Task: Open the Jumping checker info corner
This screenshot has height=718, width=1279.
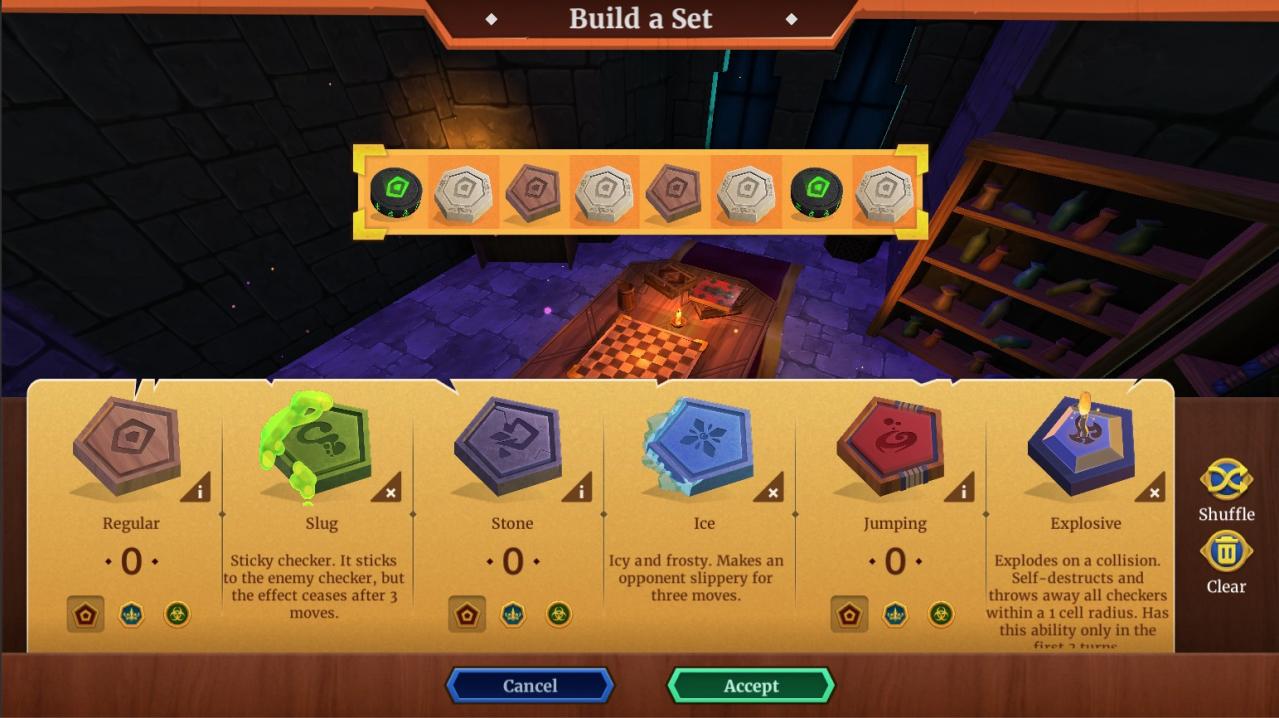Action: click(x=962, y=490)
